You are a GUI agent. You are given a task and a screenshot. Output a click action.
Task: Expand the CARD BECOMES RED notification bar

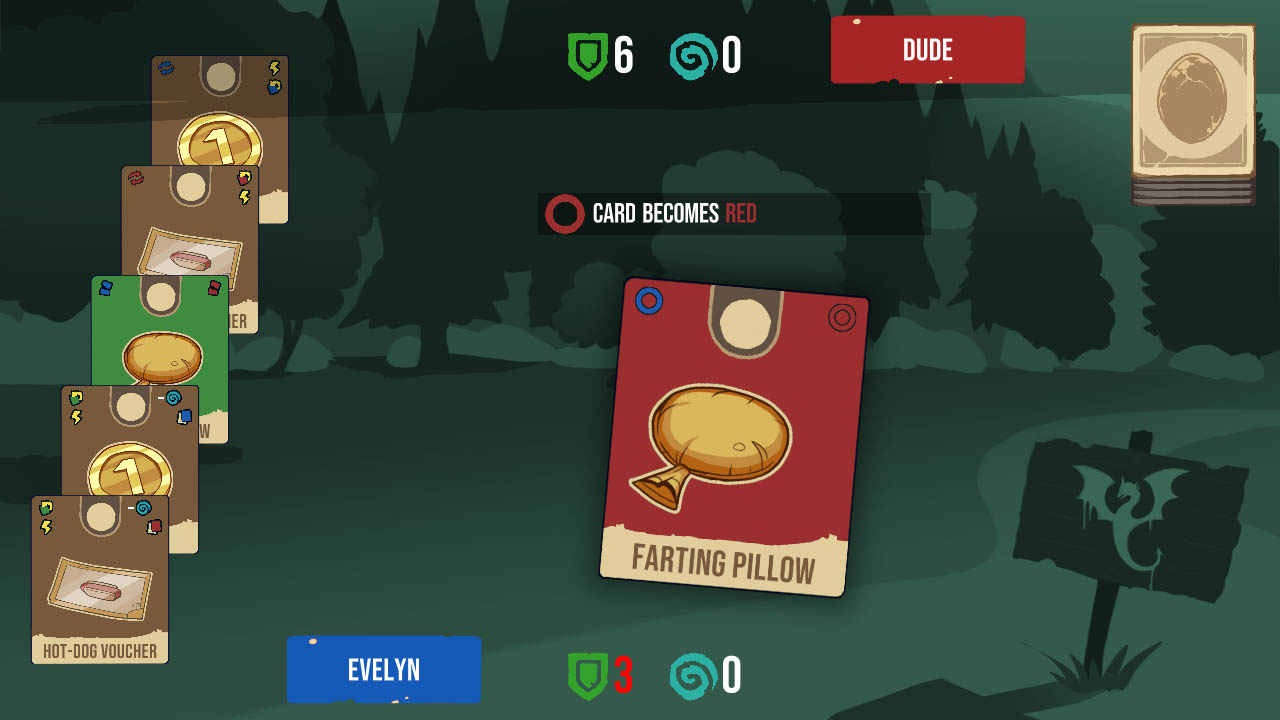point(733,213)
